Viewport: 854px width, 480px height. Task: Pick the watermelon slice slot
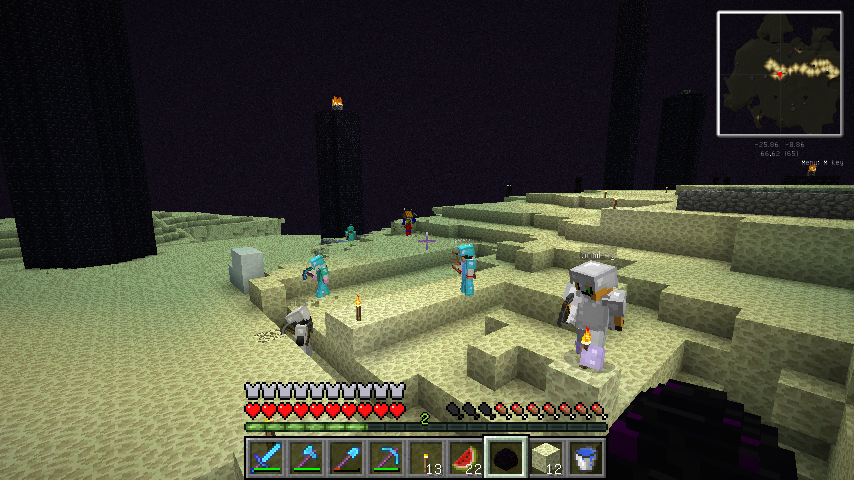(466, 458)
